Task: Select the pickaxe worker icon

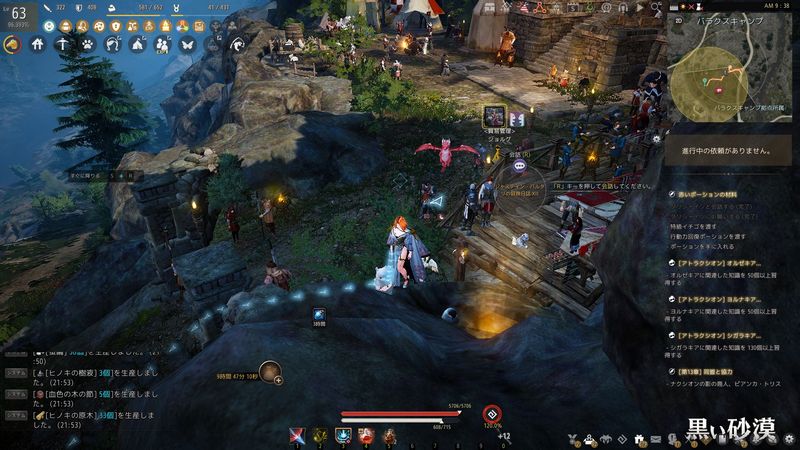Action: [x=62, y=44]
